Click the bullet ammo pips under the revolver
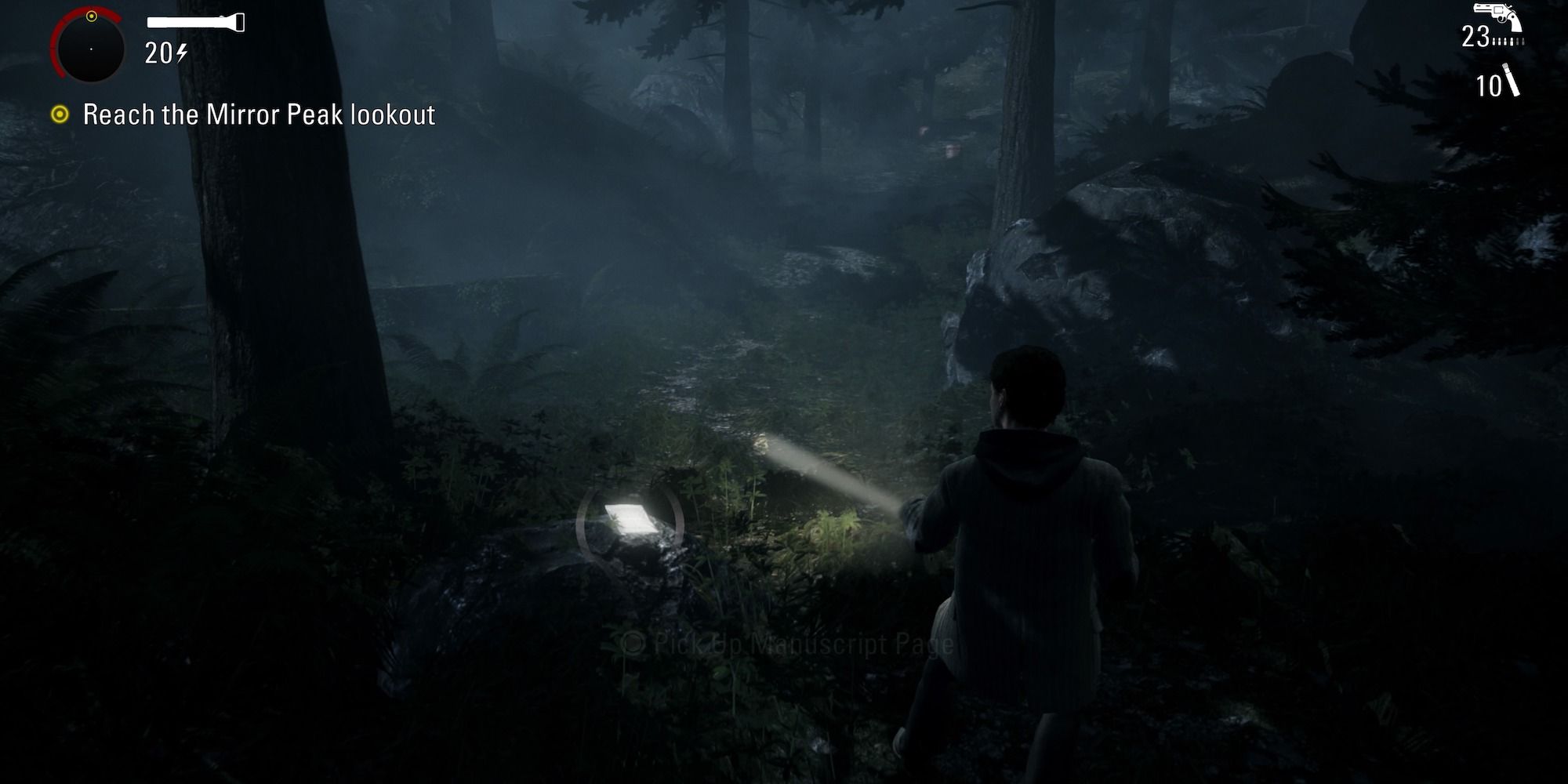1568x784 pixels. coord(1508,41)
